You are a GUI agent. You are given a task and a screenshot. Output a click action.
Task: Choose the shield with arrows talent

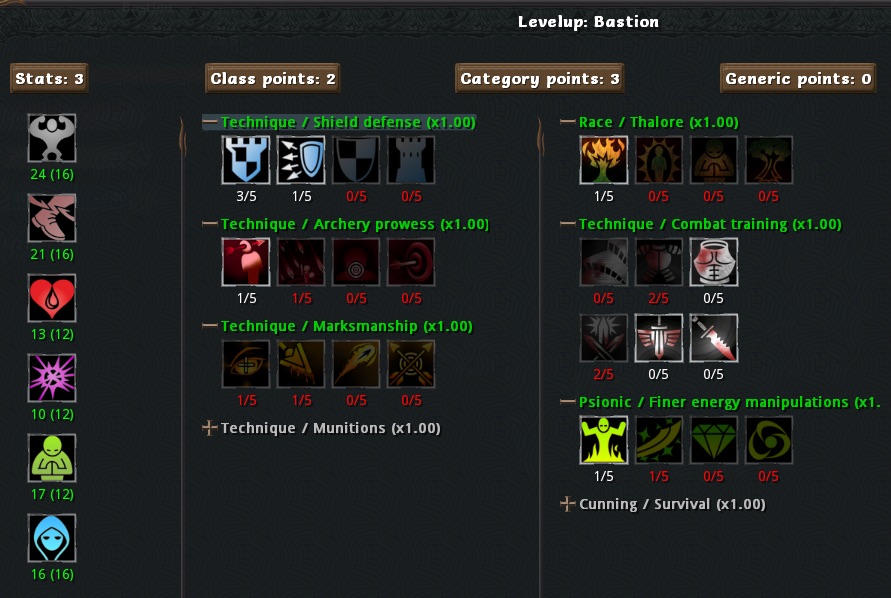[x=301, y=160]
